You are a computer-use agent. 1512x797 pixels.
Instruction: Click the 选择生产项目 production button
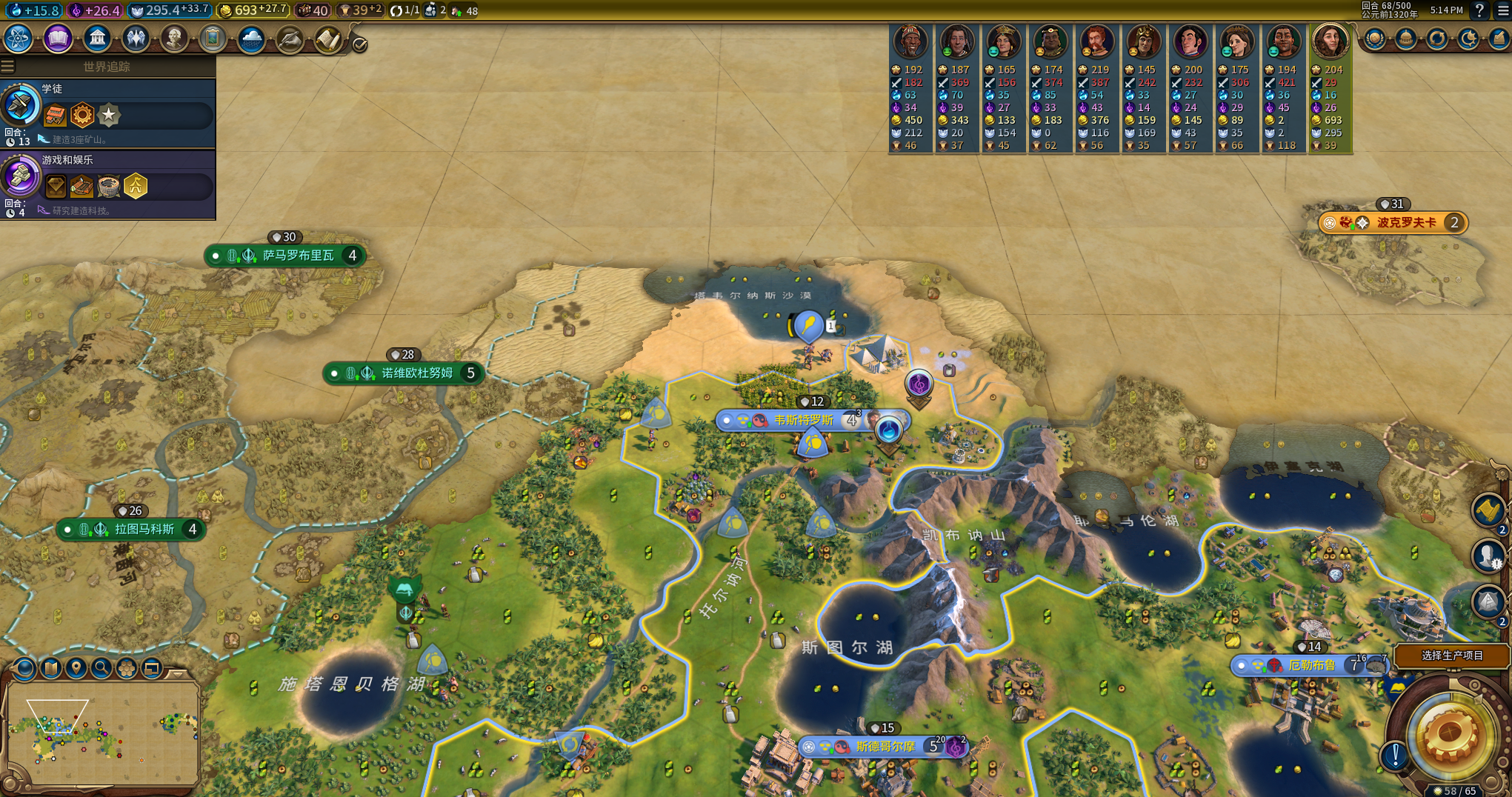pyautogui.click(x=1451, y=656)
